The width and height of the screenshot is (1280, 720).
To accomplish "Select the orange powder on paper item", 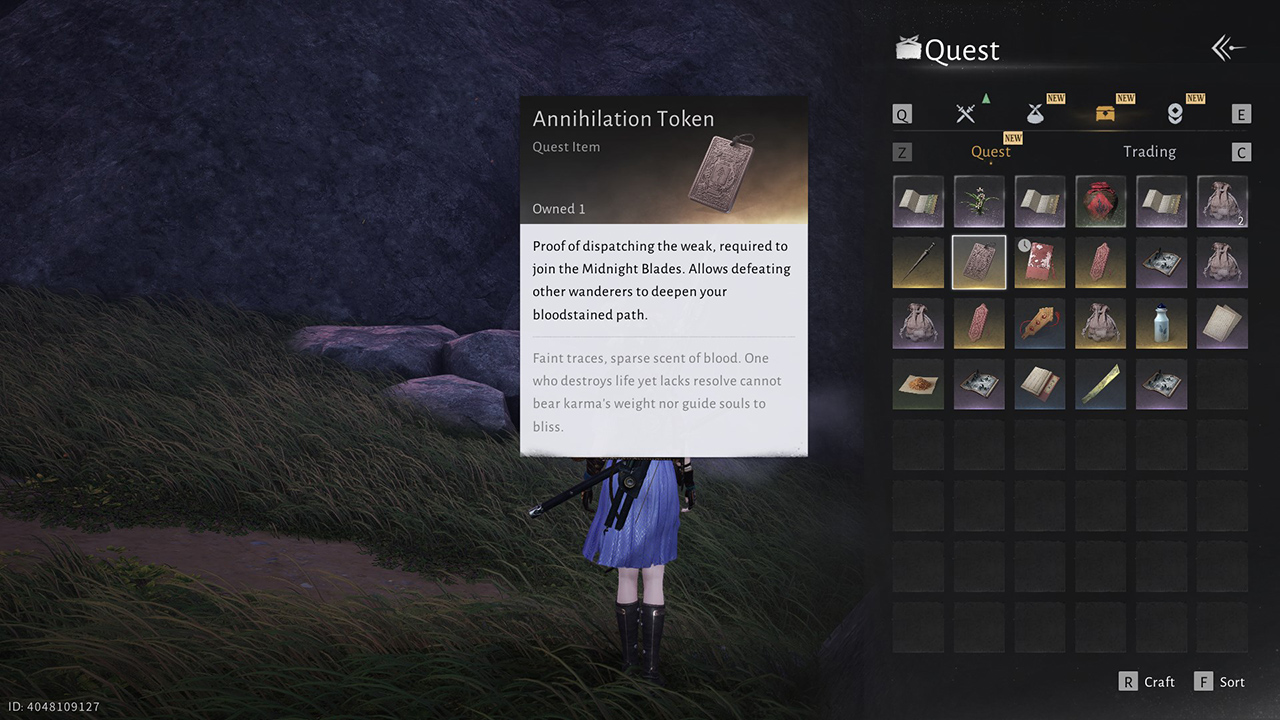I will [x=918, y=385].
